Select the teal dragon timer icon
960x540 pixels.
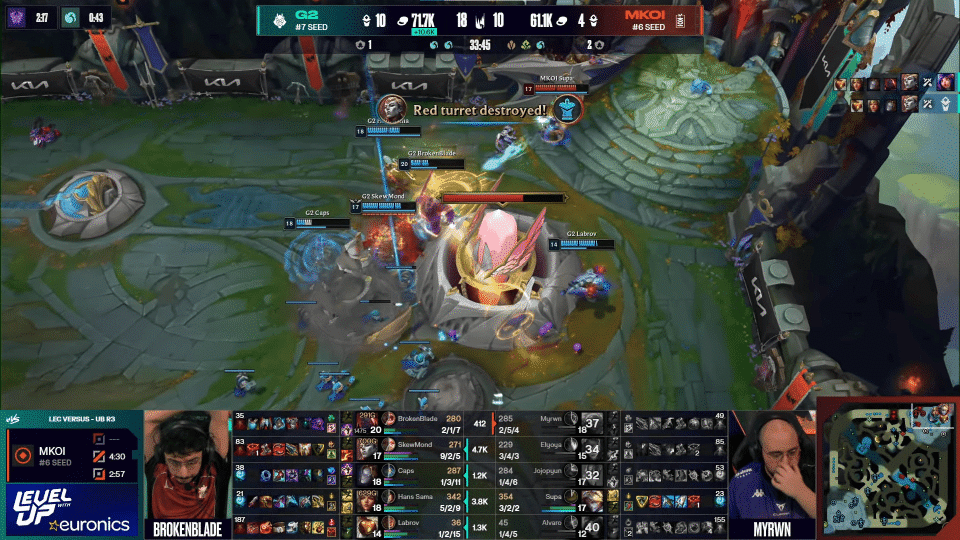[69, 17]
